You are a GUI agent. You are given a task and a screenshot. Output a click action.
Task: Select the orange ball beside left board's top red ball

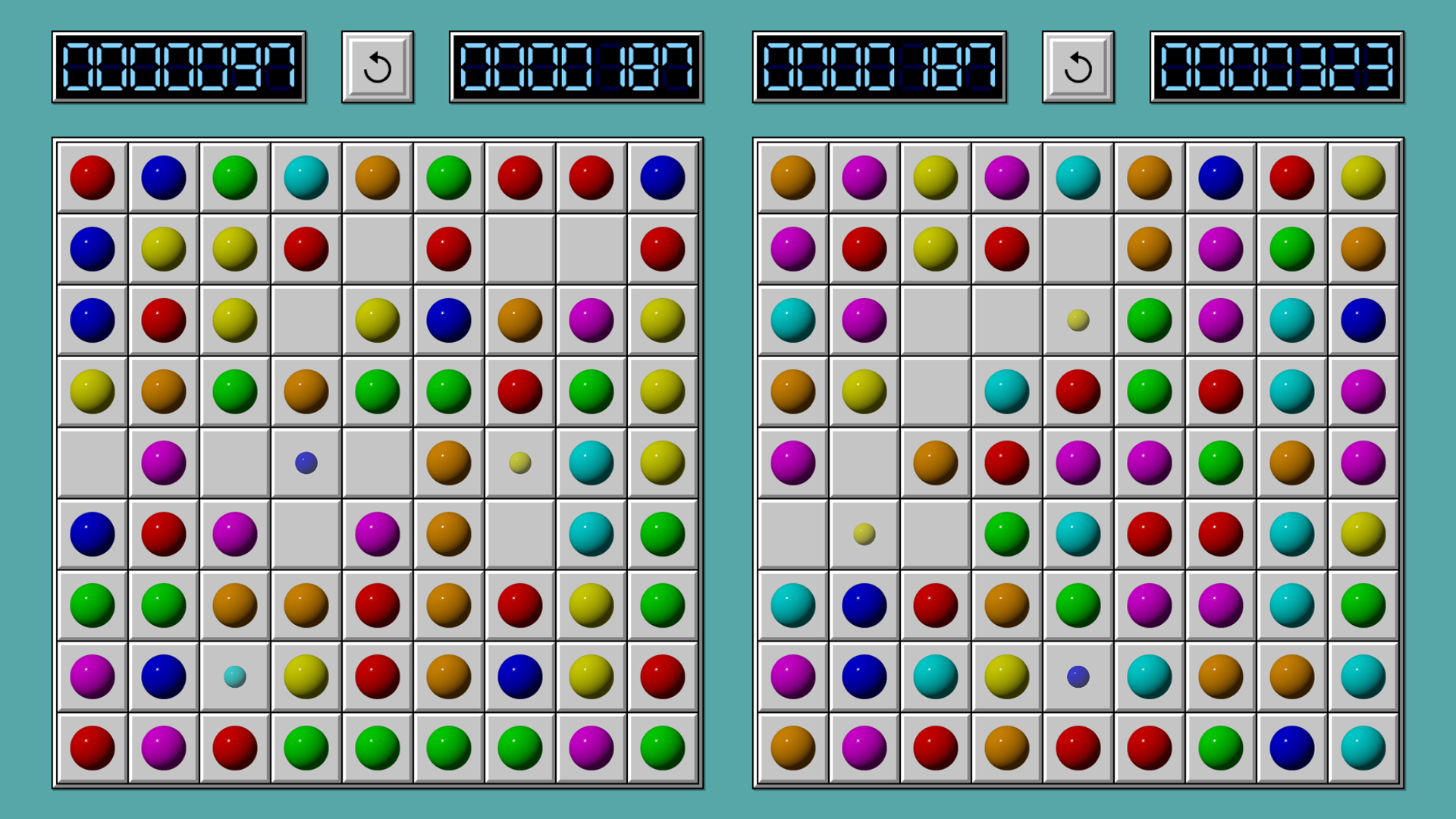point(377,177)
